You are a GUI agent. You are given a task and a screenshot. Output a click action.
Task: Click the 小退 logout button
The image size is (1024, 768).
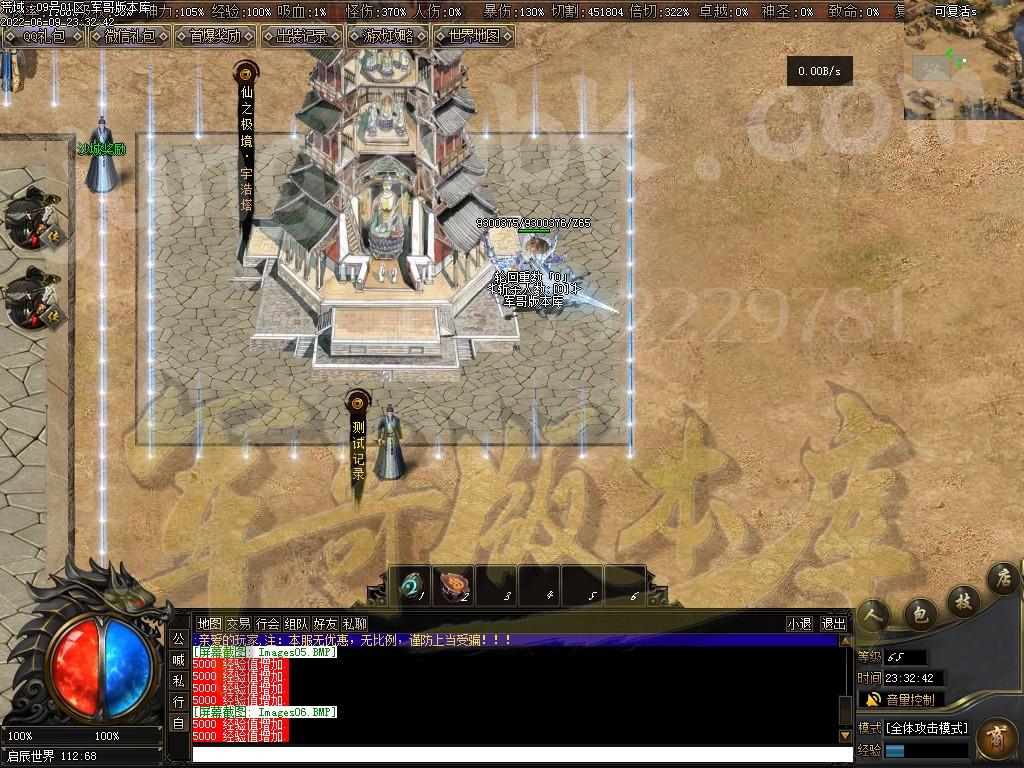click(799, 623)
